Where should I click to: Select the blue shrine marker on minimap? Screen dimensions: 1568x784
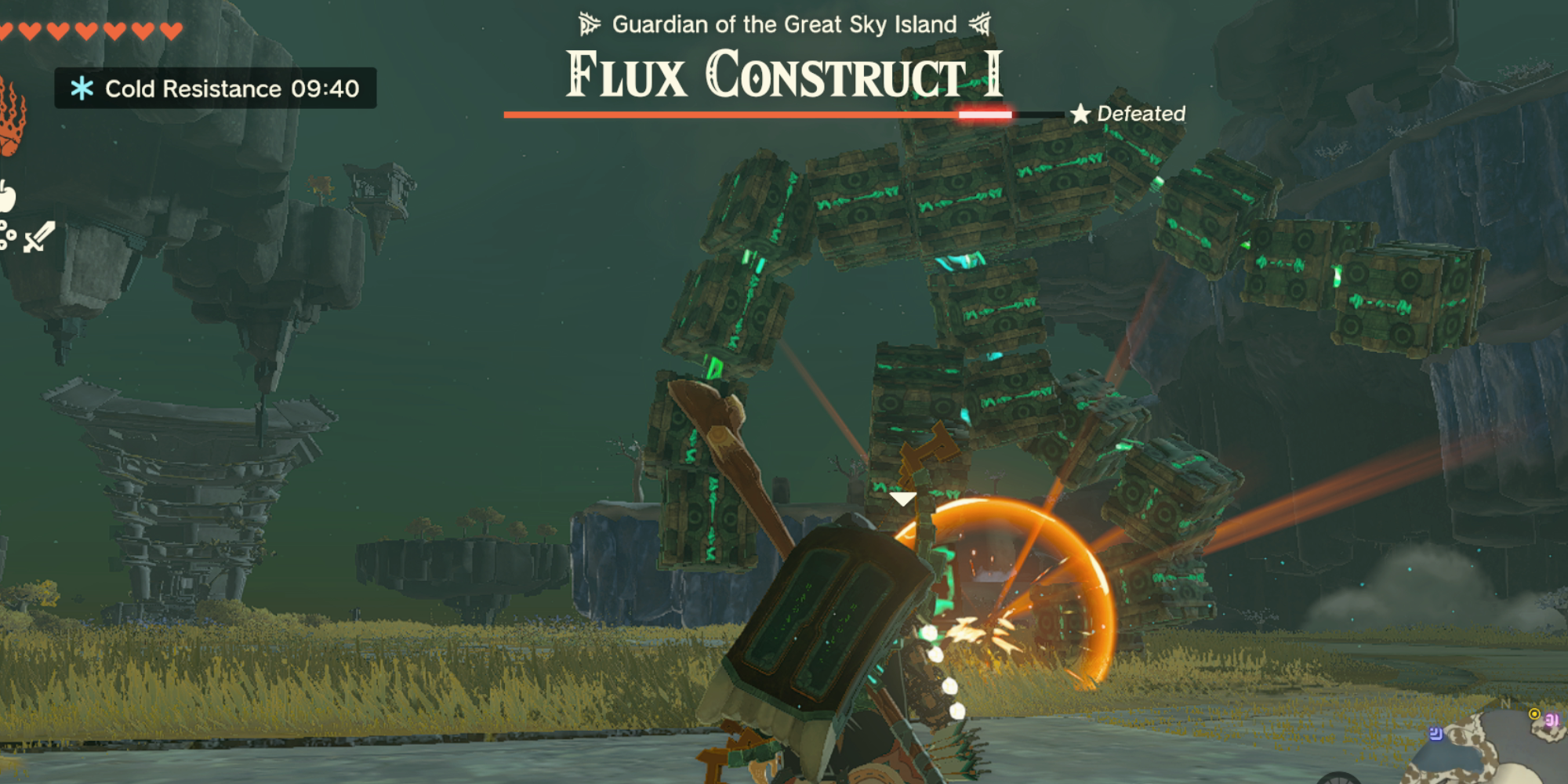coord(1436,734)
